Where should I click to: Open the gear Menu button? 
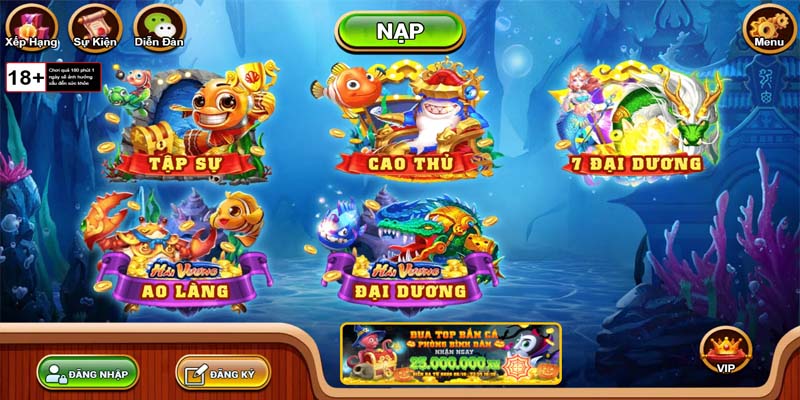pos(769,26)
